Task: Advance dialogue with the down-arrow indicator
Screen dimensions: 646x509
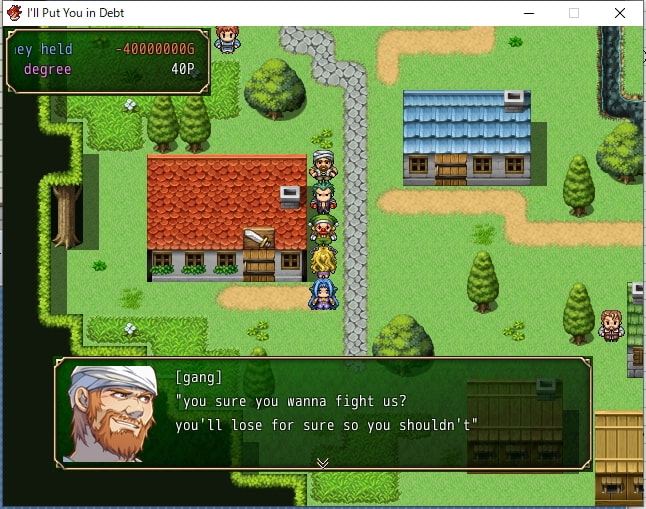Action: click(322, 462)
